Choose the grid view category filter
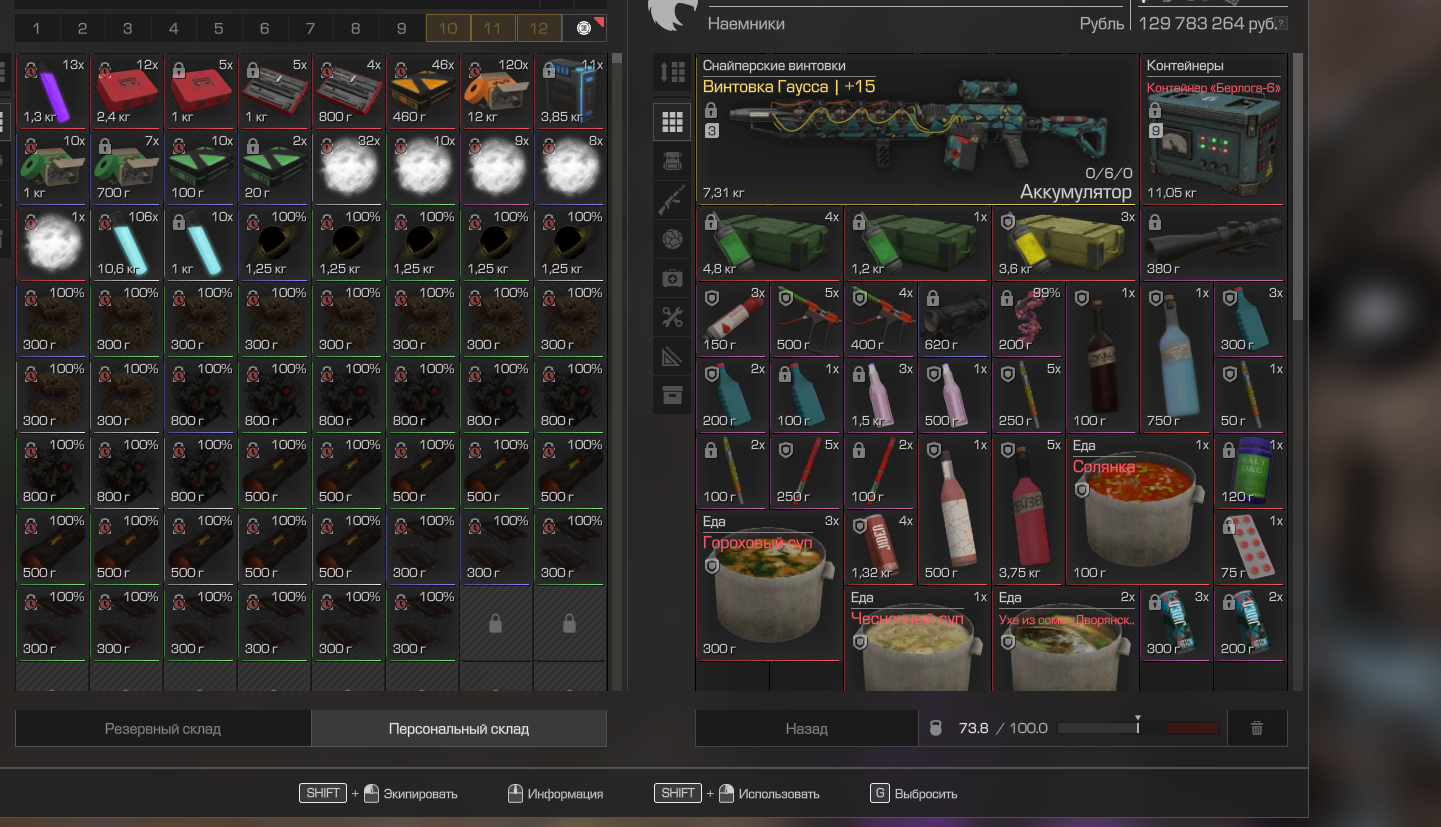This screenshot has width=1441, height=827. tap(672, 123)
